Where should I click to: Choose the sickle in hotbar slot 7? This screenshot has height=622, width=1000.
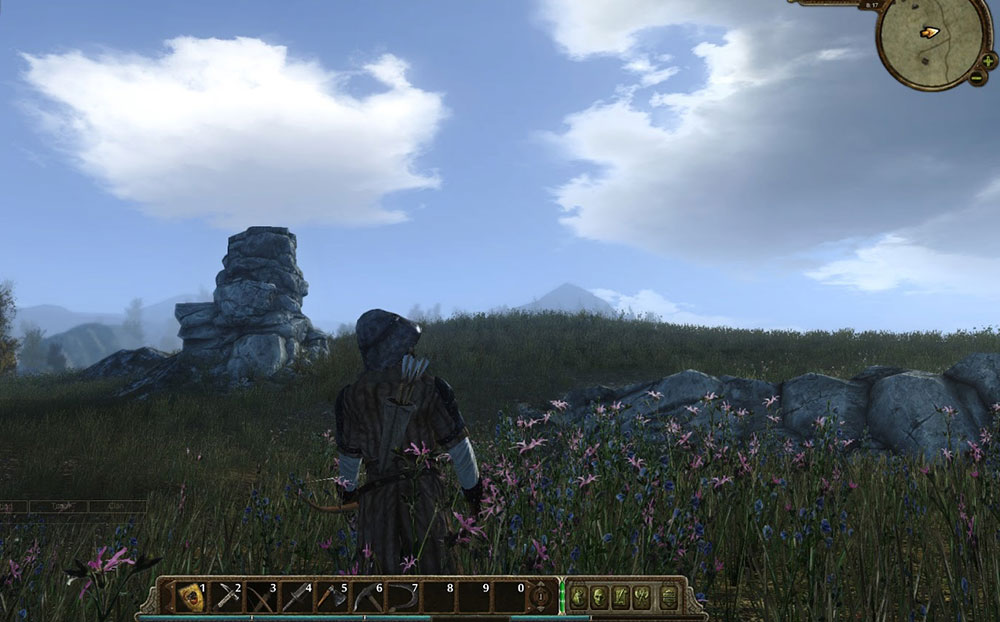(x=402, y=597)
